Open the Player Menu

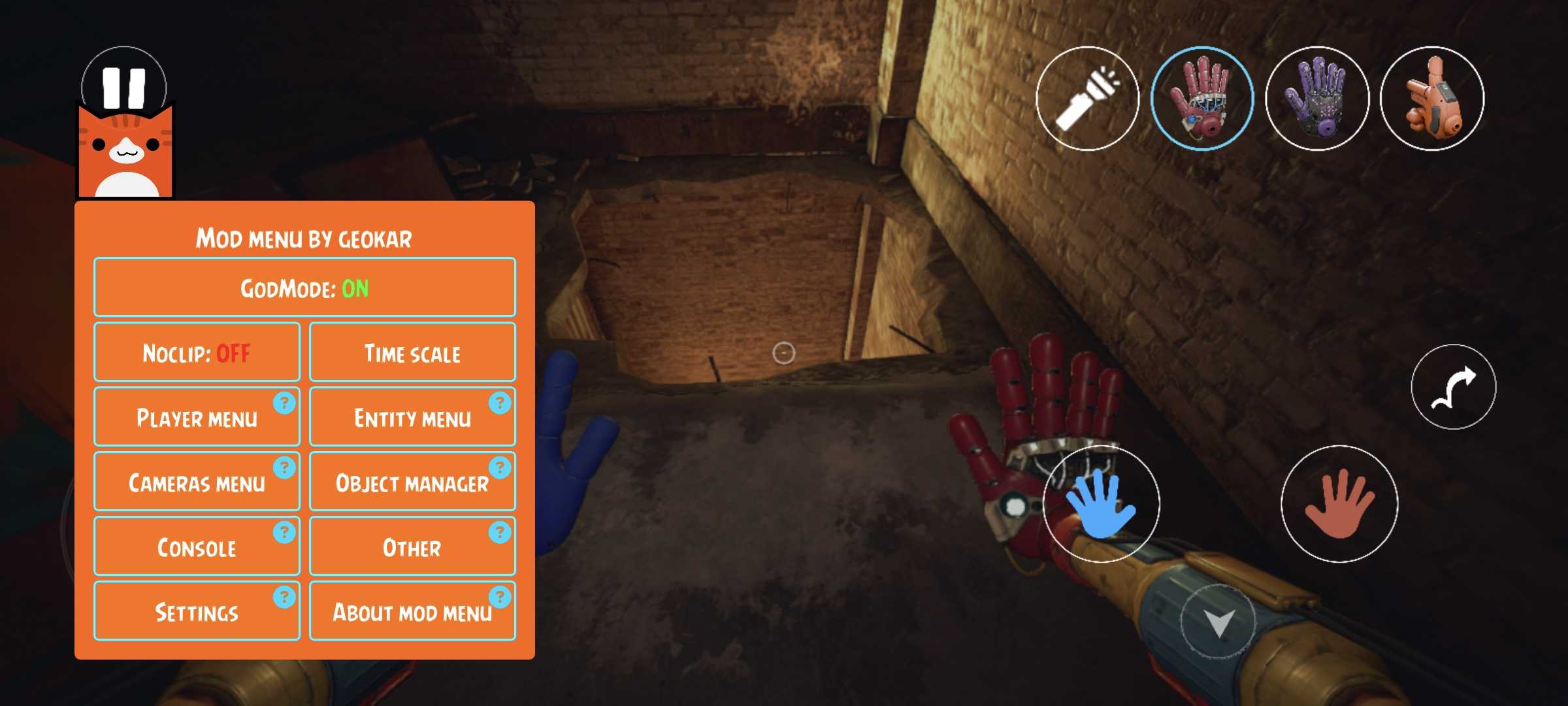click(197, 417)
